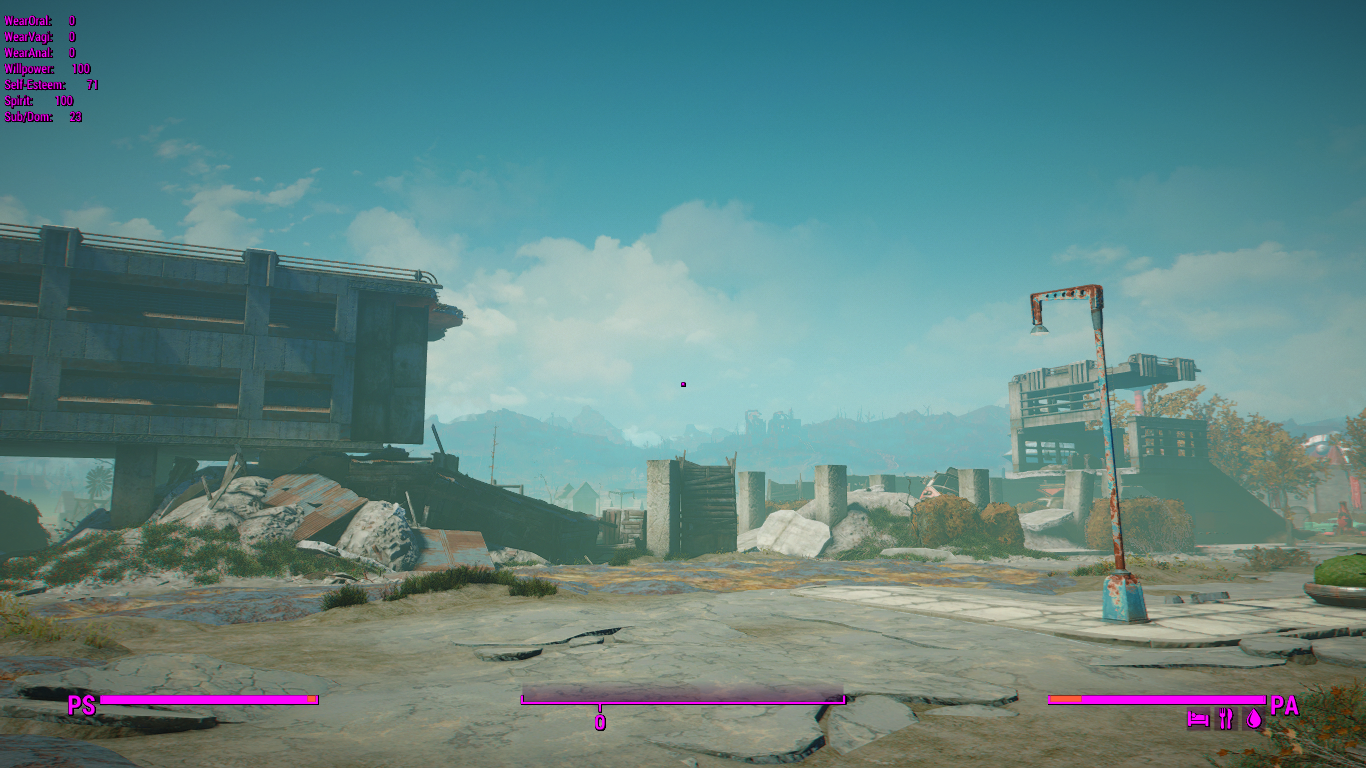Click the long magenta health bar
The width and height of the screenshot is (1366, 768).
210,697
